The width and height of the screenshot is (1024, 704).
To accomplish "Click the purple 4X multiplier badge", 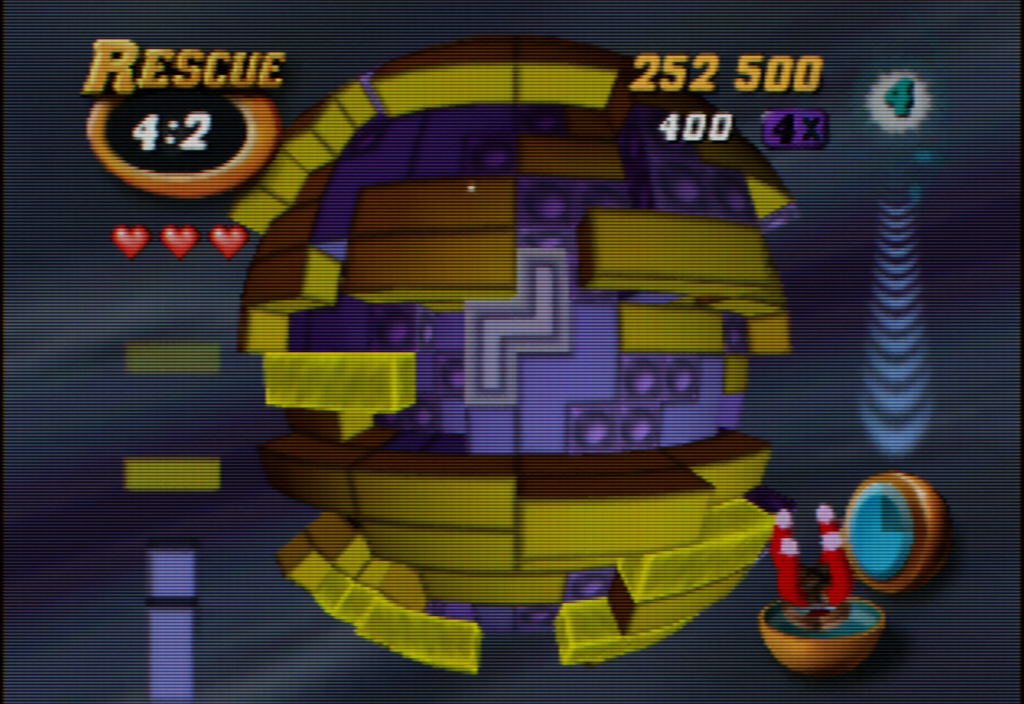I will tap(794, 129).
